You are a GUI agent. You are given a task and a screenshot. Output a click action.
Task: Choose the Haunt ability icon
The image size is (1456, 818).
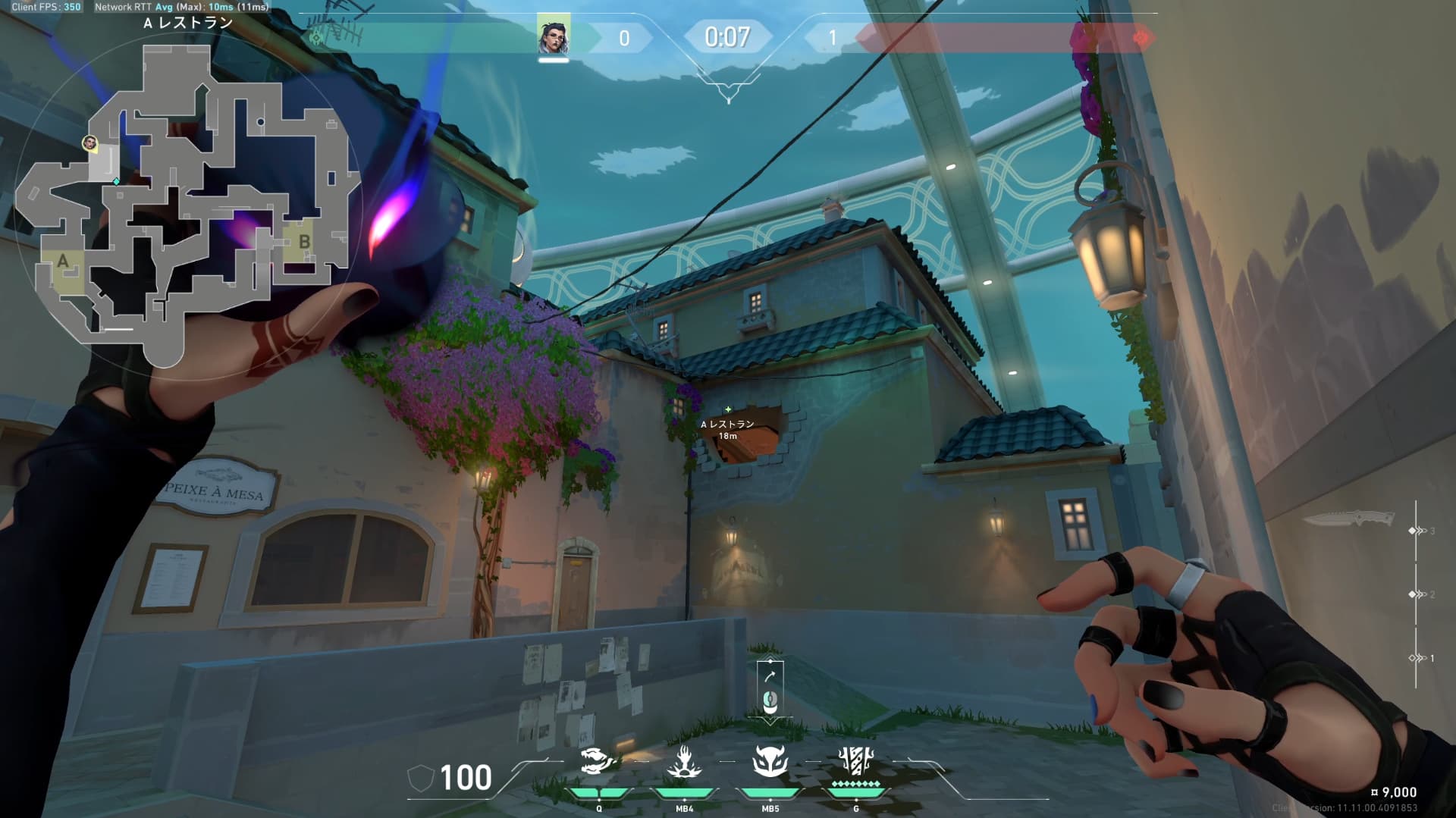770,761
